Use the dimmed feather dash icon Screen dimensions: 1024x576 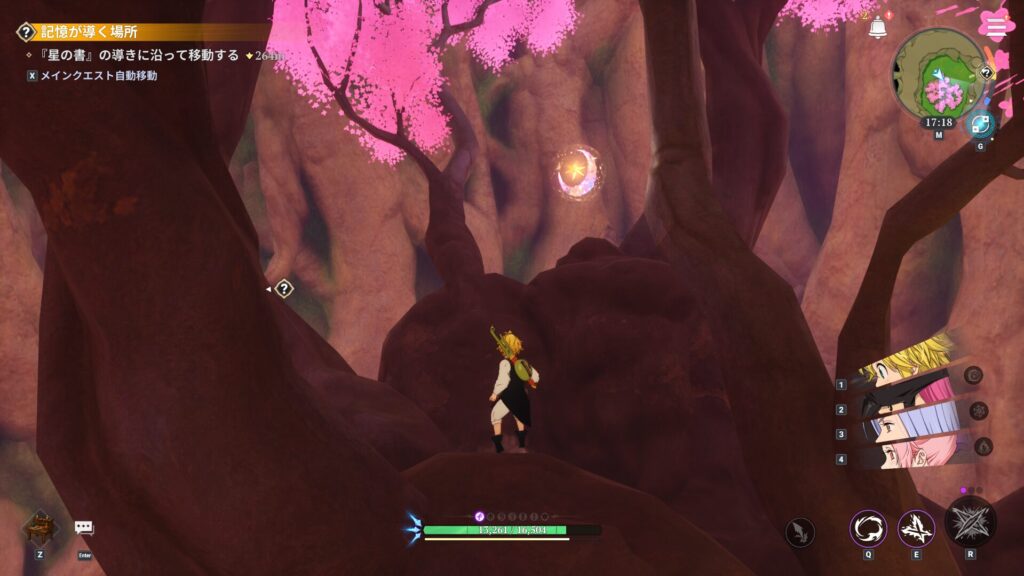[800, 532]
